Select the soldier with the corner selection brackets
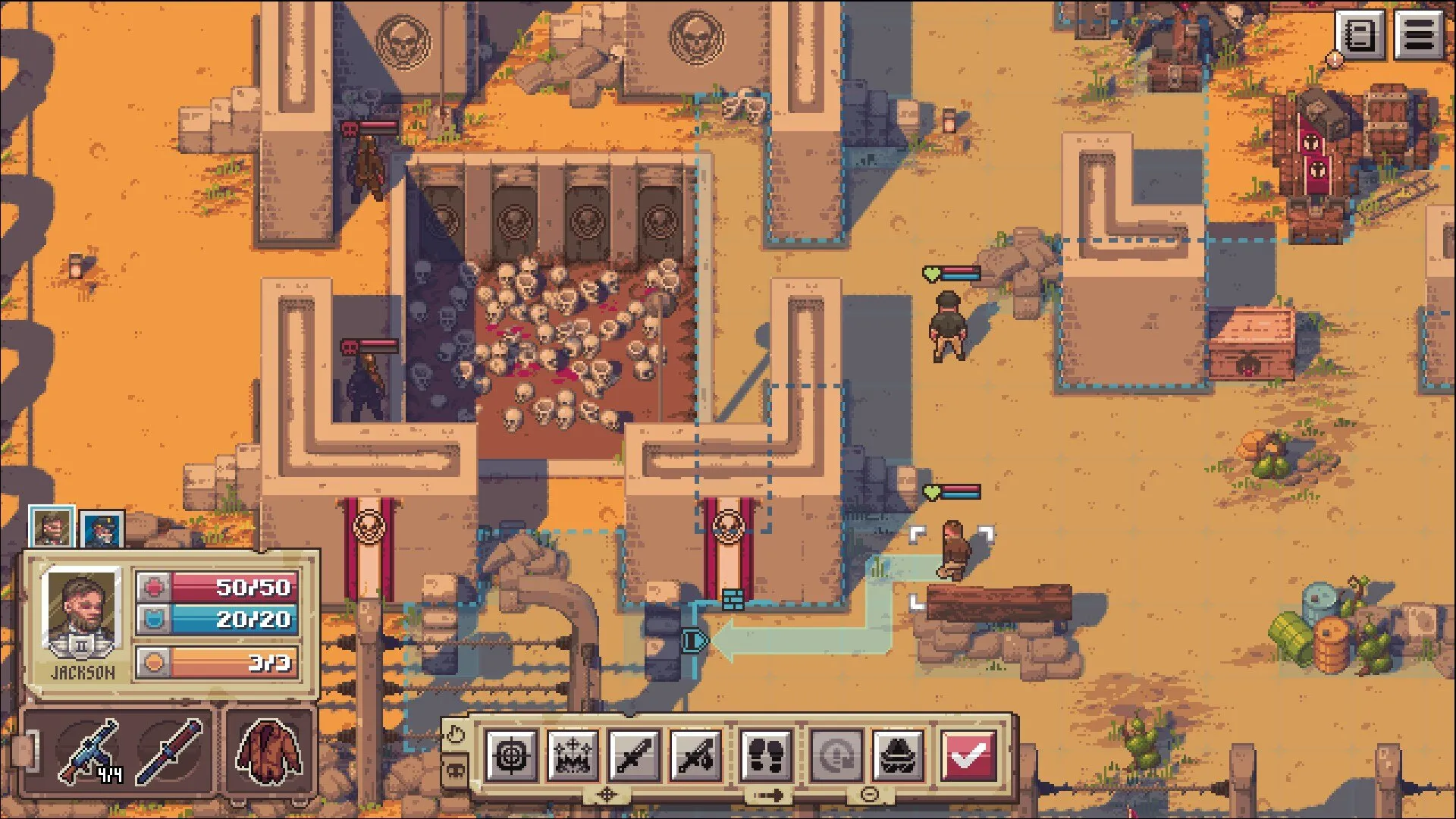 (x=952, y=551)
